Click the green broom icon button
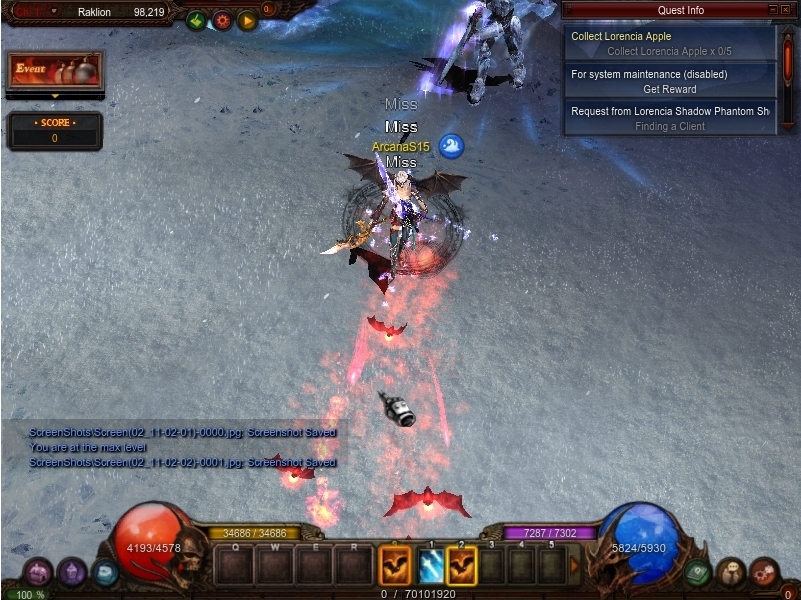The image size is (801, 600). [x=196, y=19]
